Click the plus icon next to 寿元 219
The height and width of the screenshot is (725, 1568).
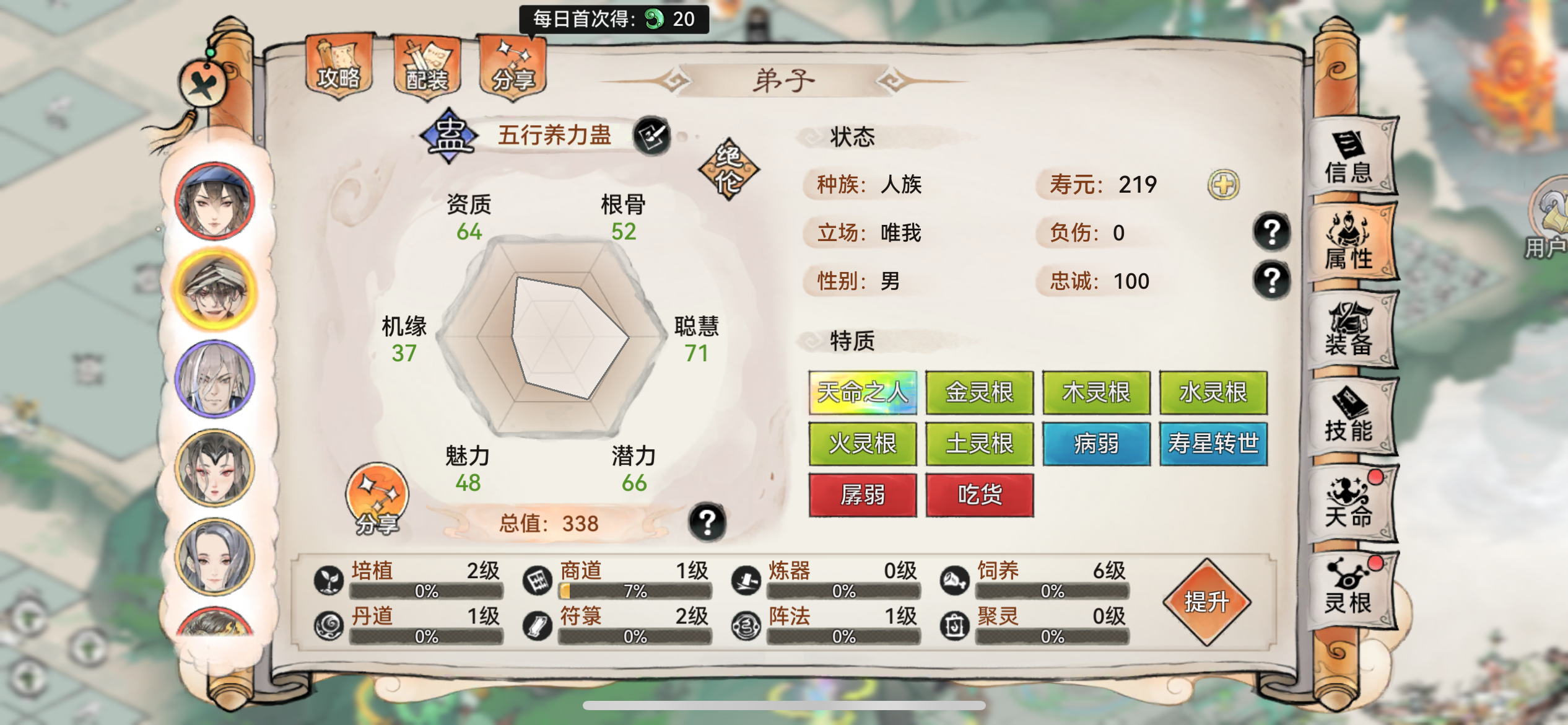pos(1224,184)
